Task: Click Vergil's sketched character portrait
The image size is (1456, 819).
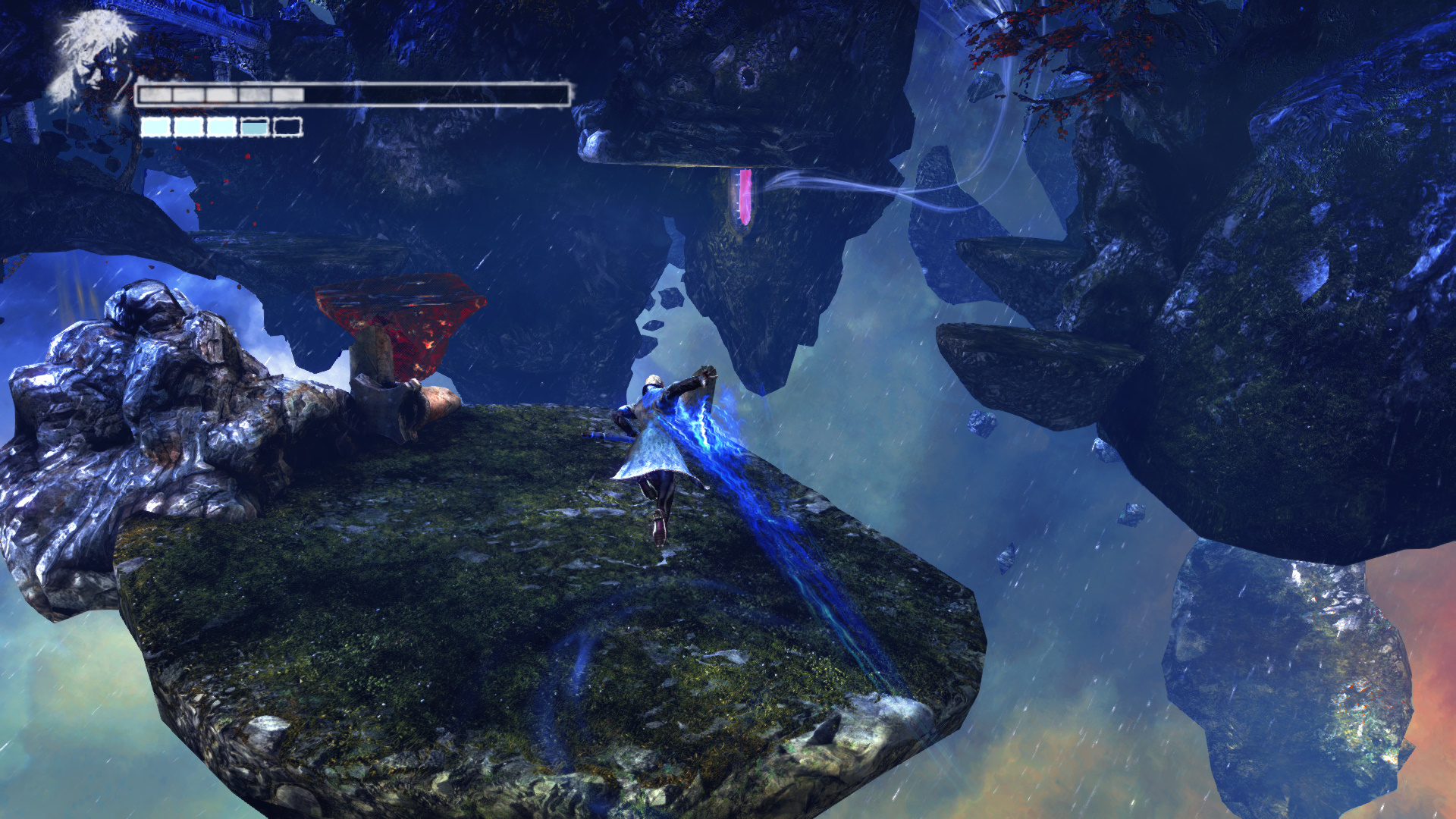Action: click(x=93, y=57)
